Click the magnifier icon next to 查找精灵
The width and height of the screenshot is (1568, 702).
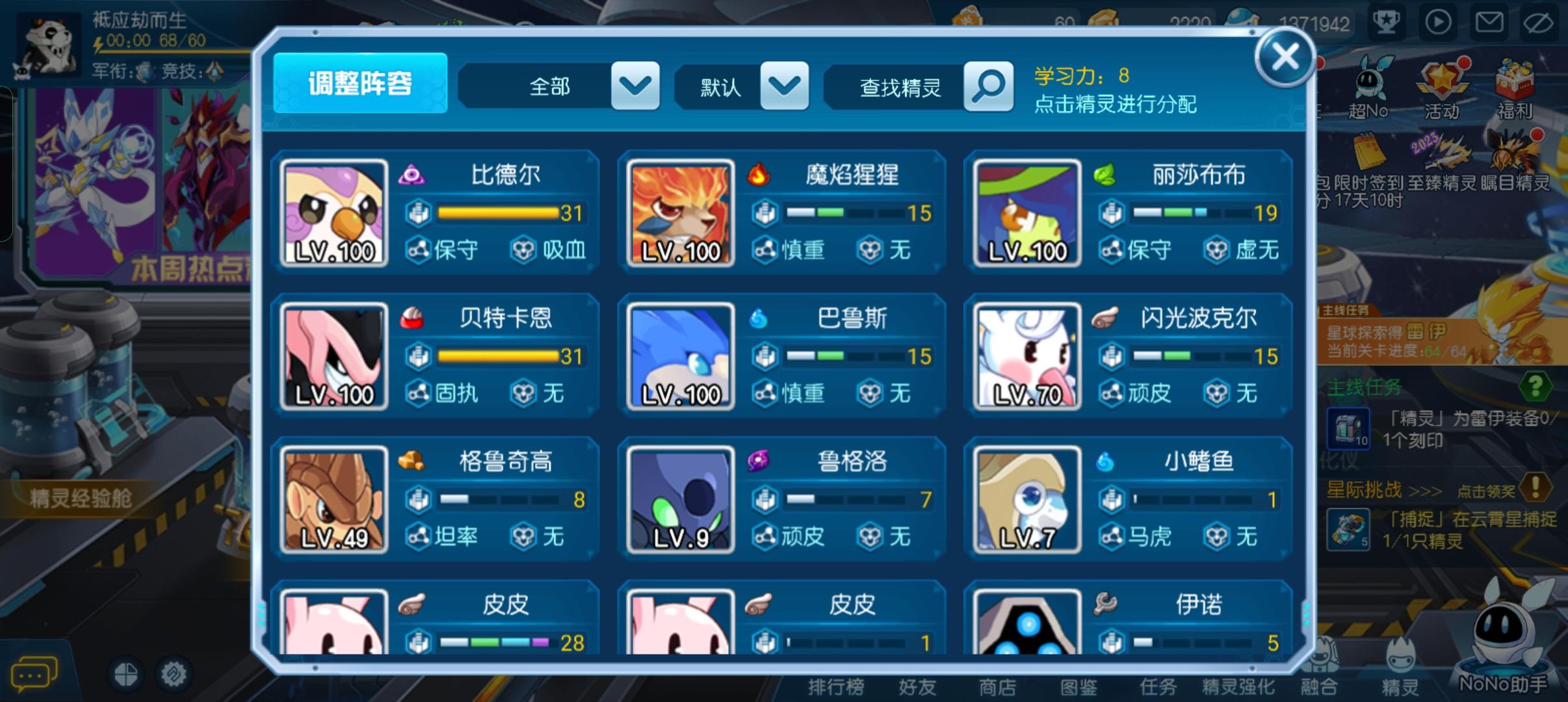(988, 85)
